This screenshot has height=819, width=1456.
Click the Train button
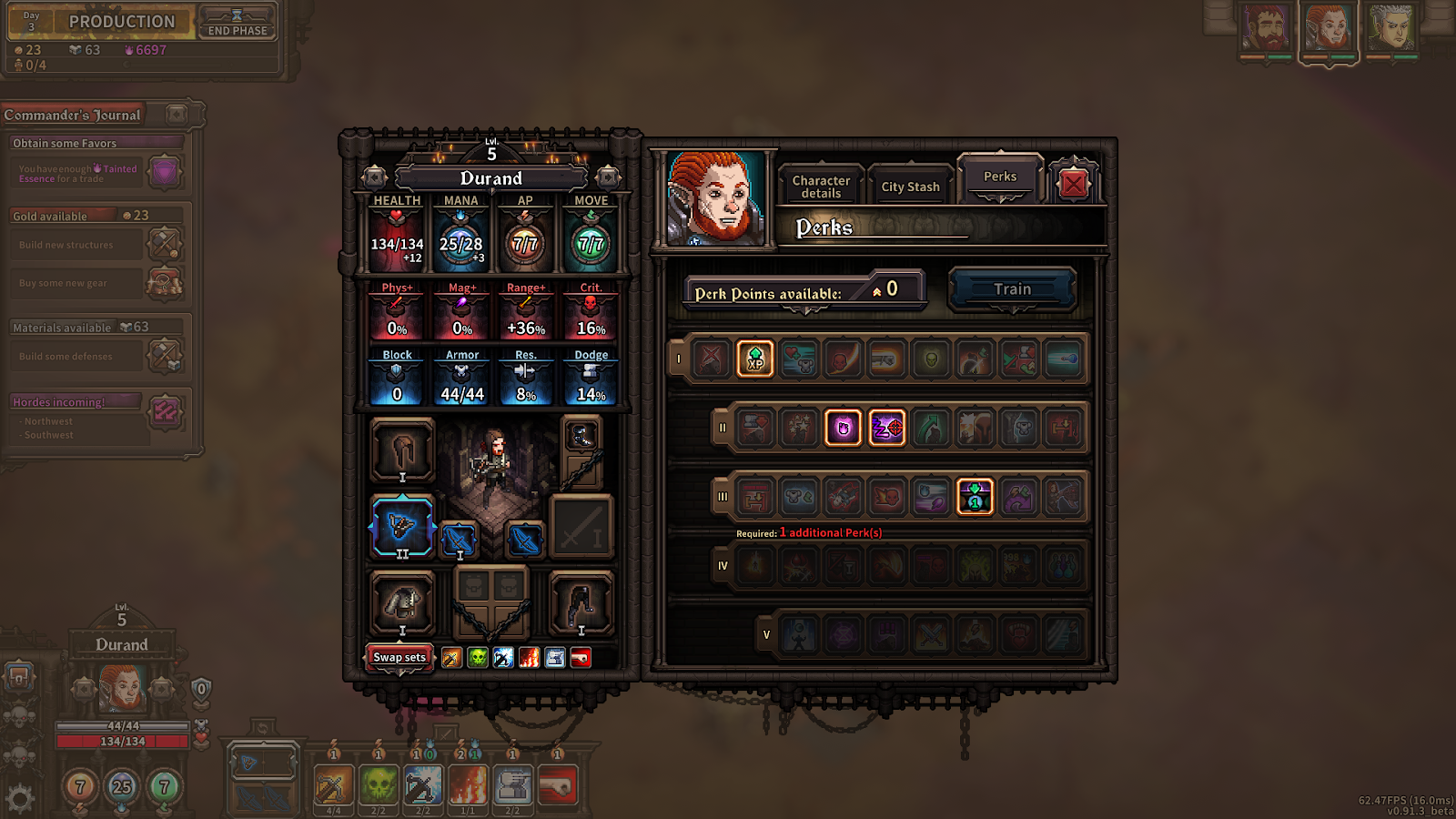(x=1012, y=289)
